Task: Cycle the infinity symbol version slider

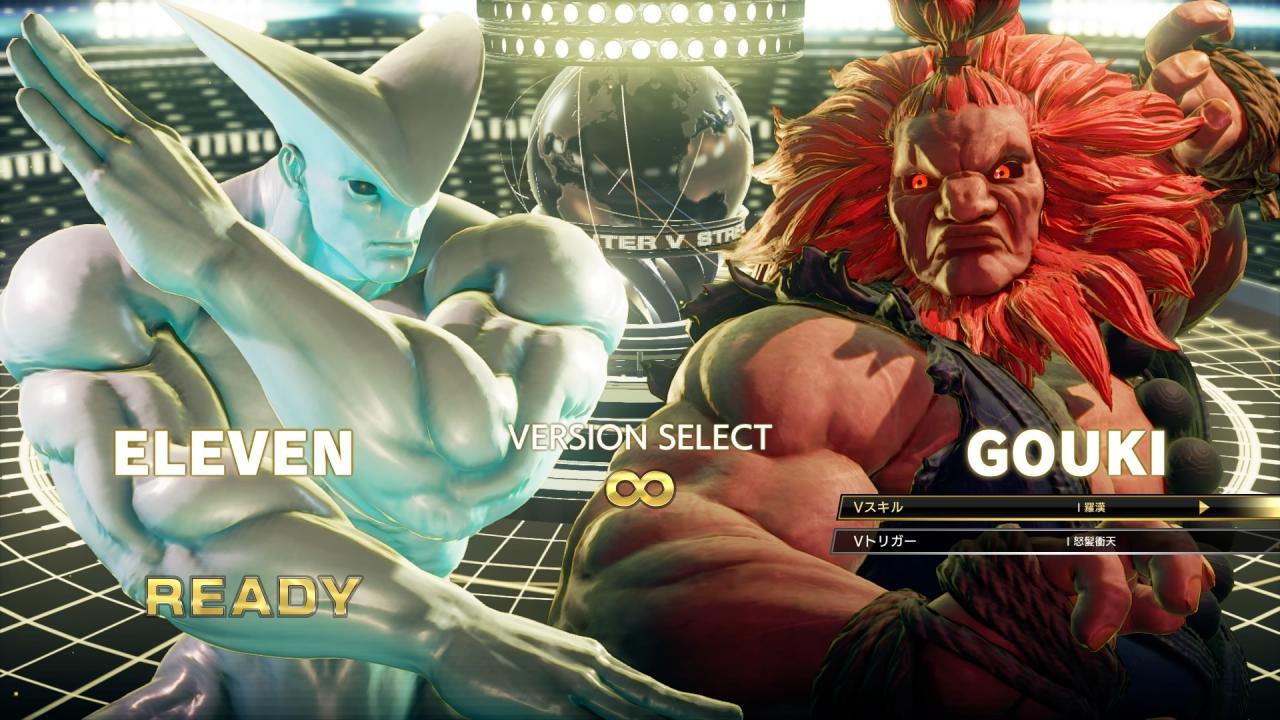Action: [639, 487]
